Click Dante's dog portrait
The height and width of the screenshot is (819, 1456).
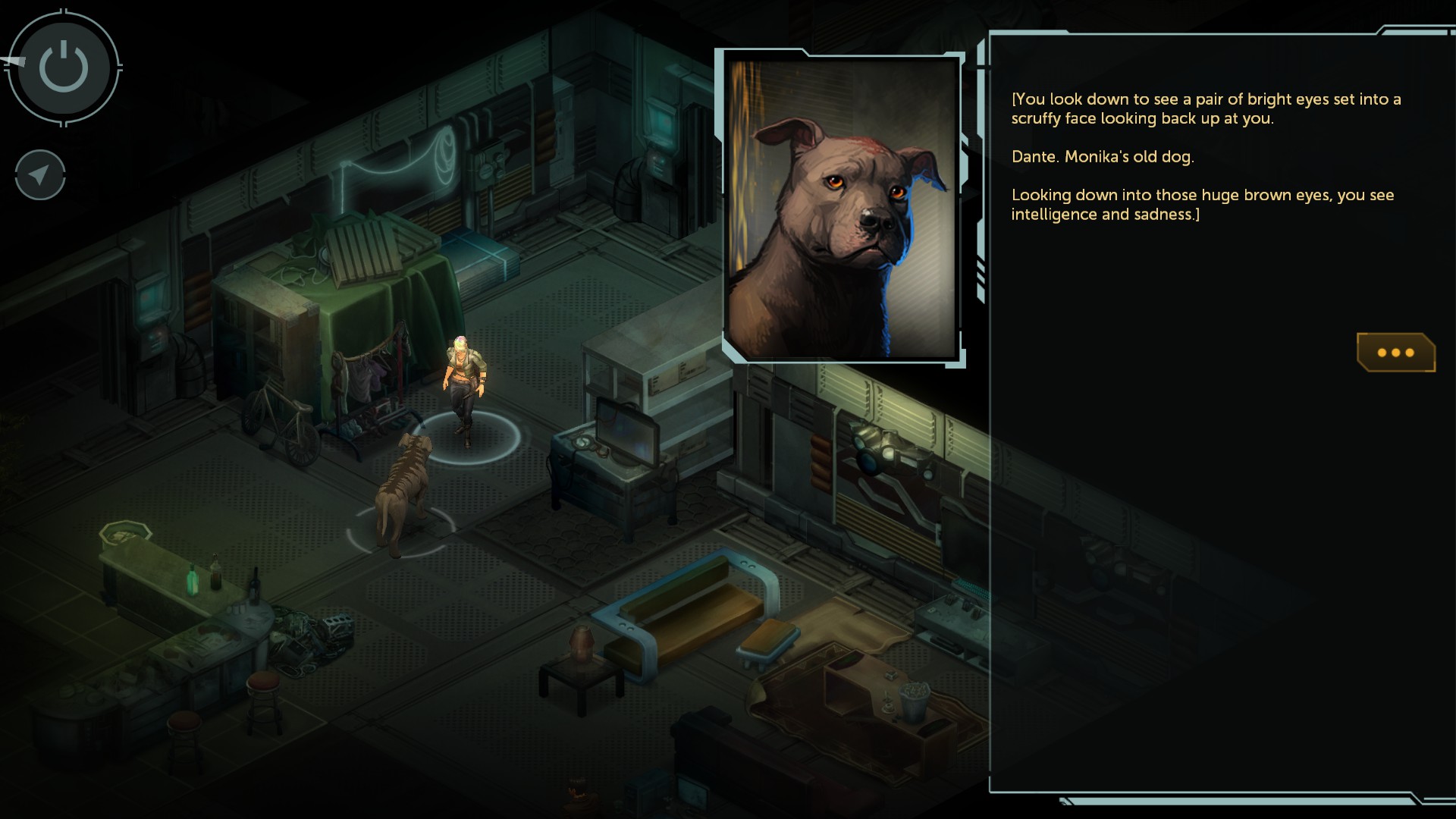coord(842,207)
